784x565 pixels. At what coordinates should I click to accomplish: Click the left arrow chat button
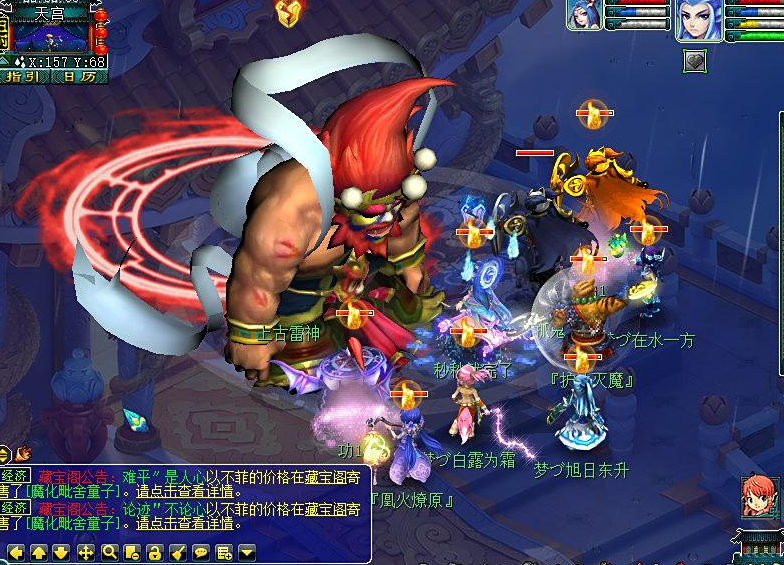point(16,552)
